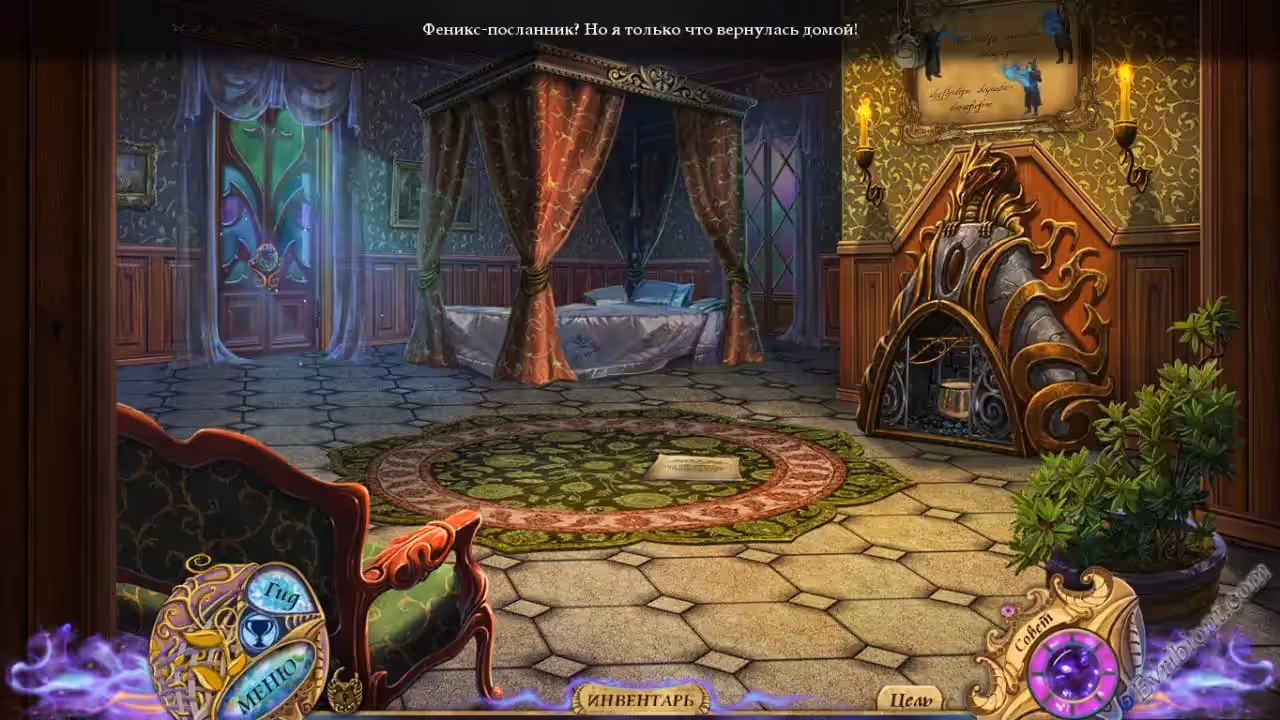The image size is (1280, 720).
Task: Show the current Цель objective
Action: coord(909,700)
